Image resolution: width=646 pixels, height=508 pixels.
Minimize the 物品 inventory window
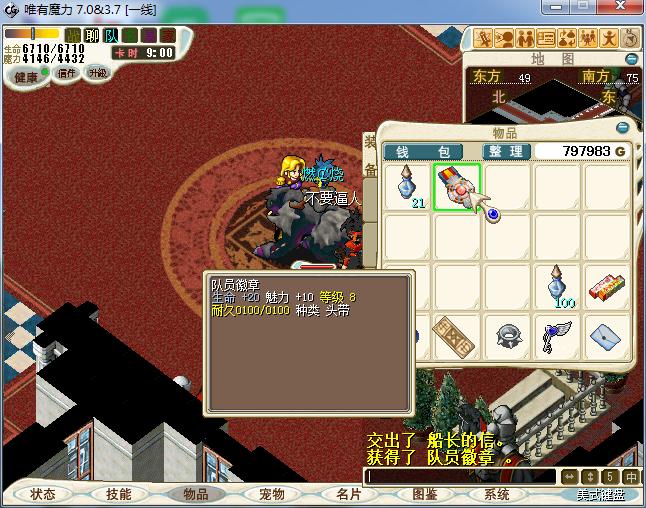point(623,128)
